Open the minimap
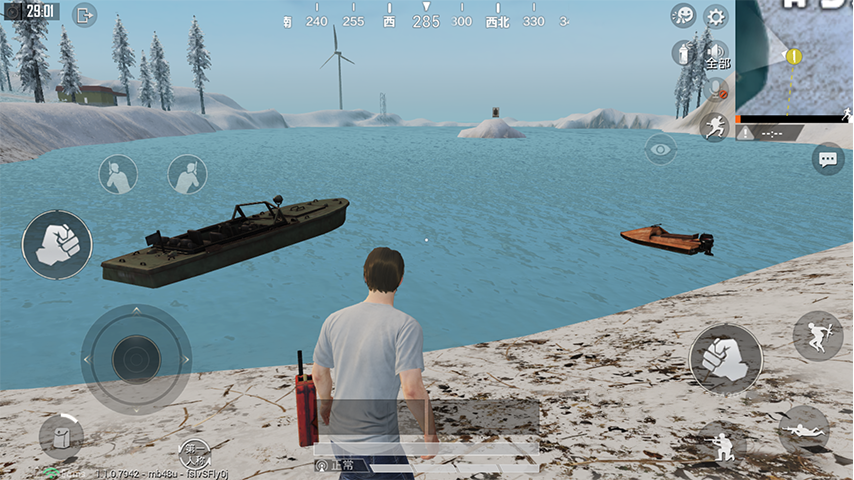The width and height of the screenshot is (854, 480). point(796,58)
